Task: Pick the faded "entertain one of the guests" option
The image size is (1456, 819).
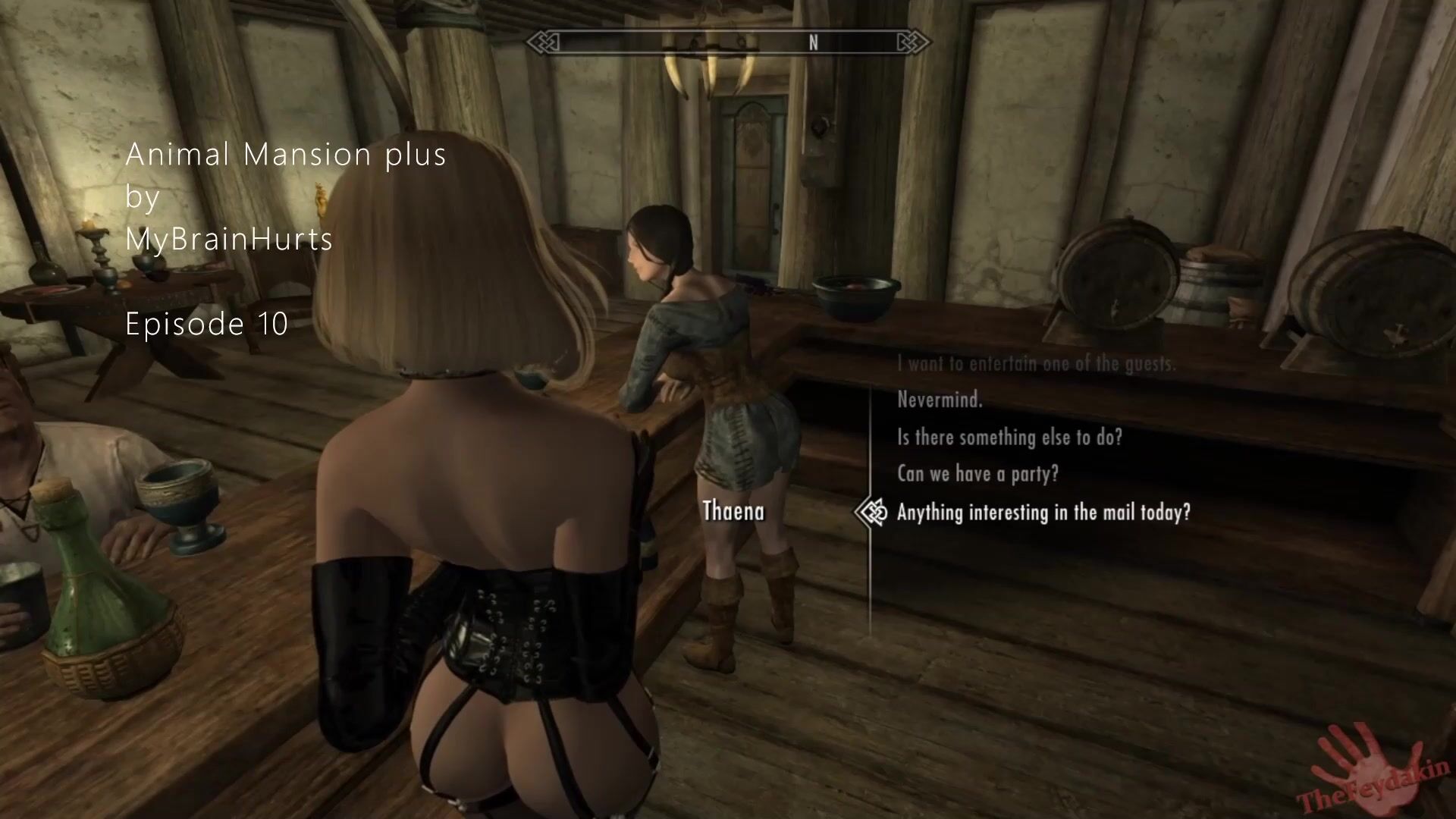Action: click(x=1036, y=364)
